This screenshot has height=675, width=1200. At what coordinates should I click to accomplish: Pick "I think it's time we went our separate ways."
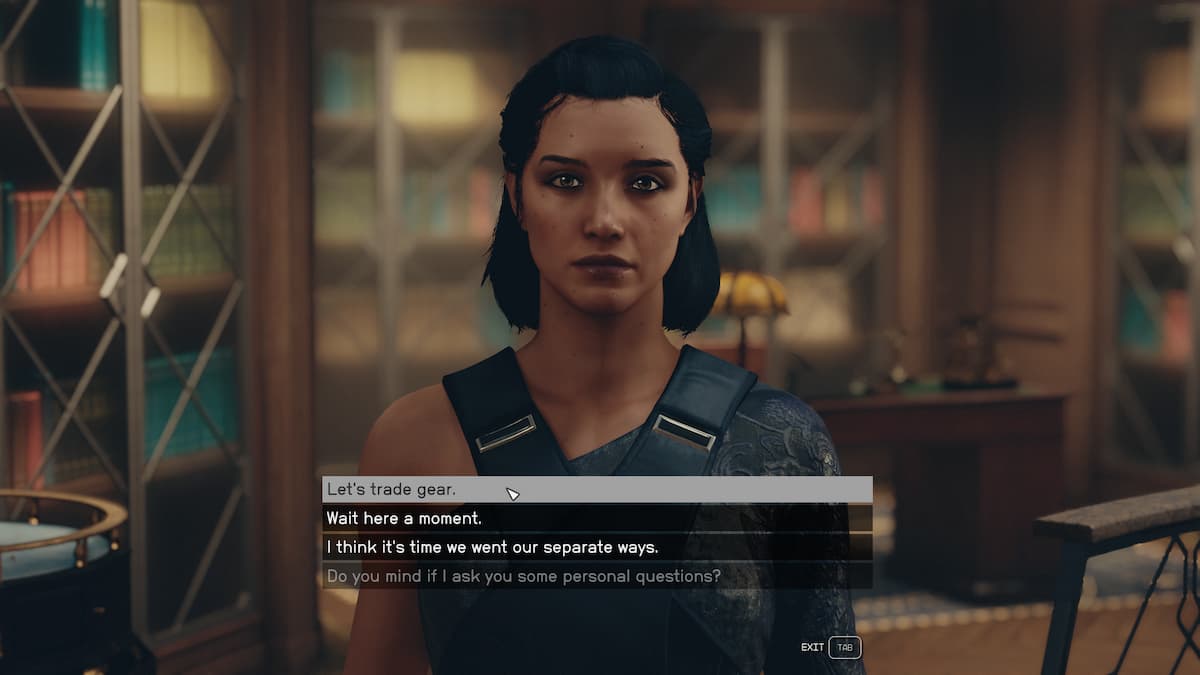(x=596, y=548)
